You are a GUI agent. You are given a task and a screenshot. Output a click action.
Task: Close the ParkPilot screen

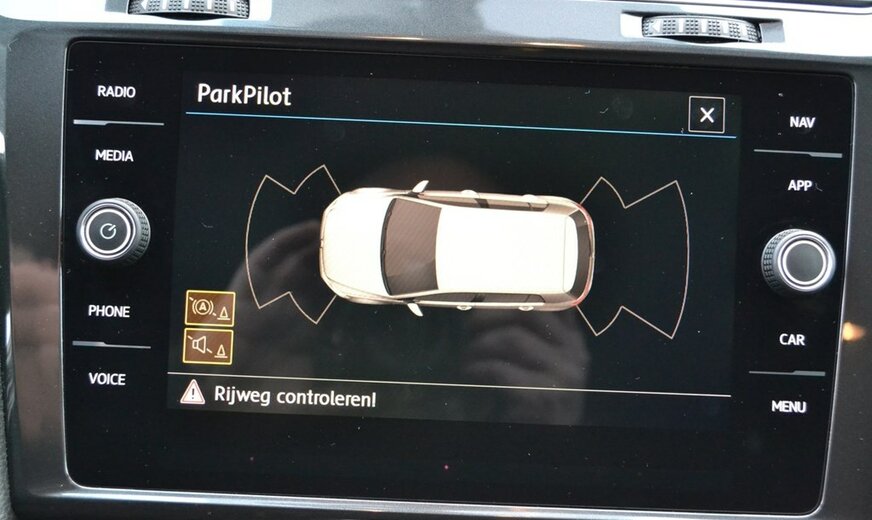click(x=706, y=115)
